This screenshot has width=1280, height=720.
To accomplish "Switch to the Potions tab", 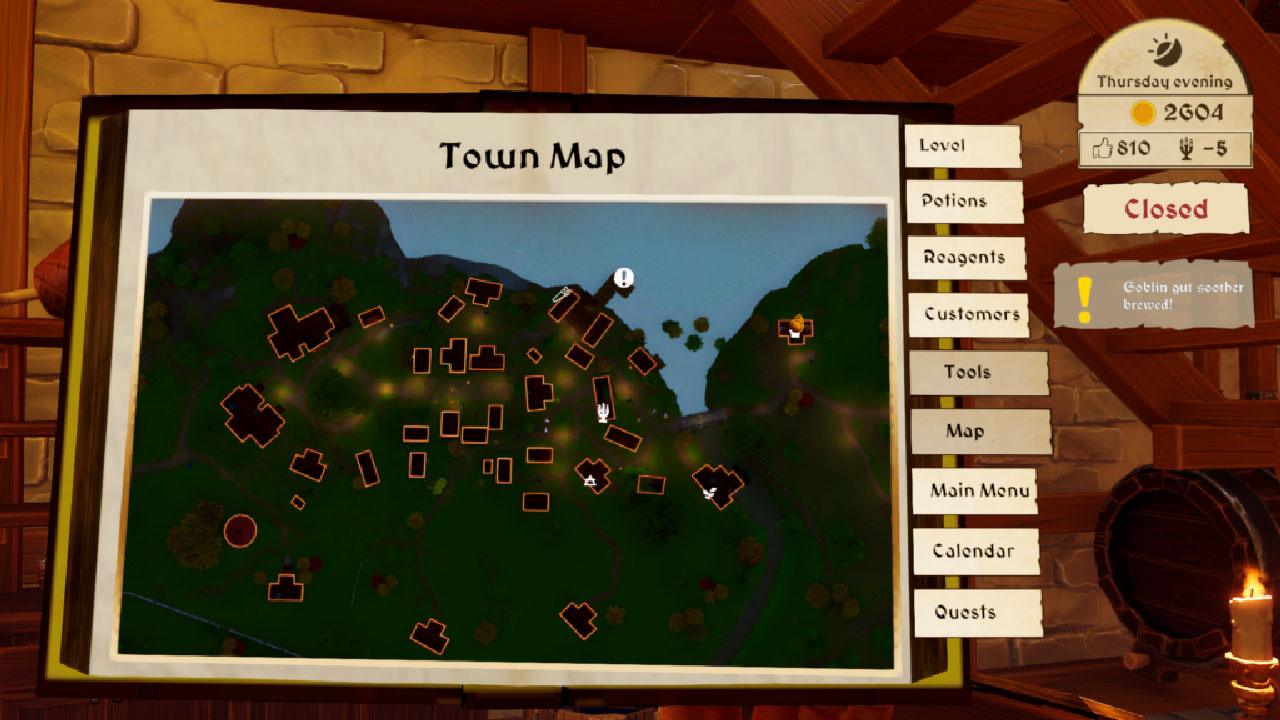I will (x=964, y=201).
